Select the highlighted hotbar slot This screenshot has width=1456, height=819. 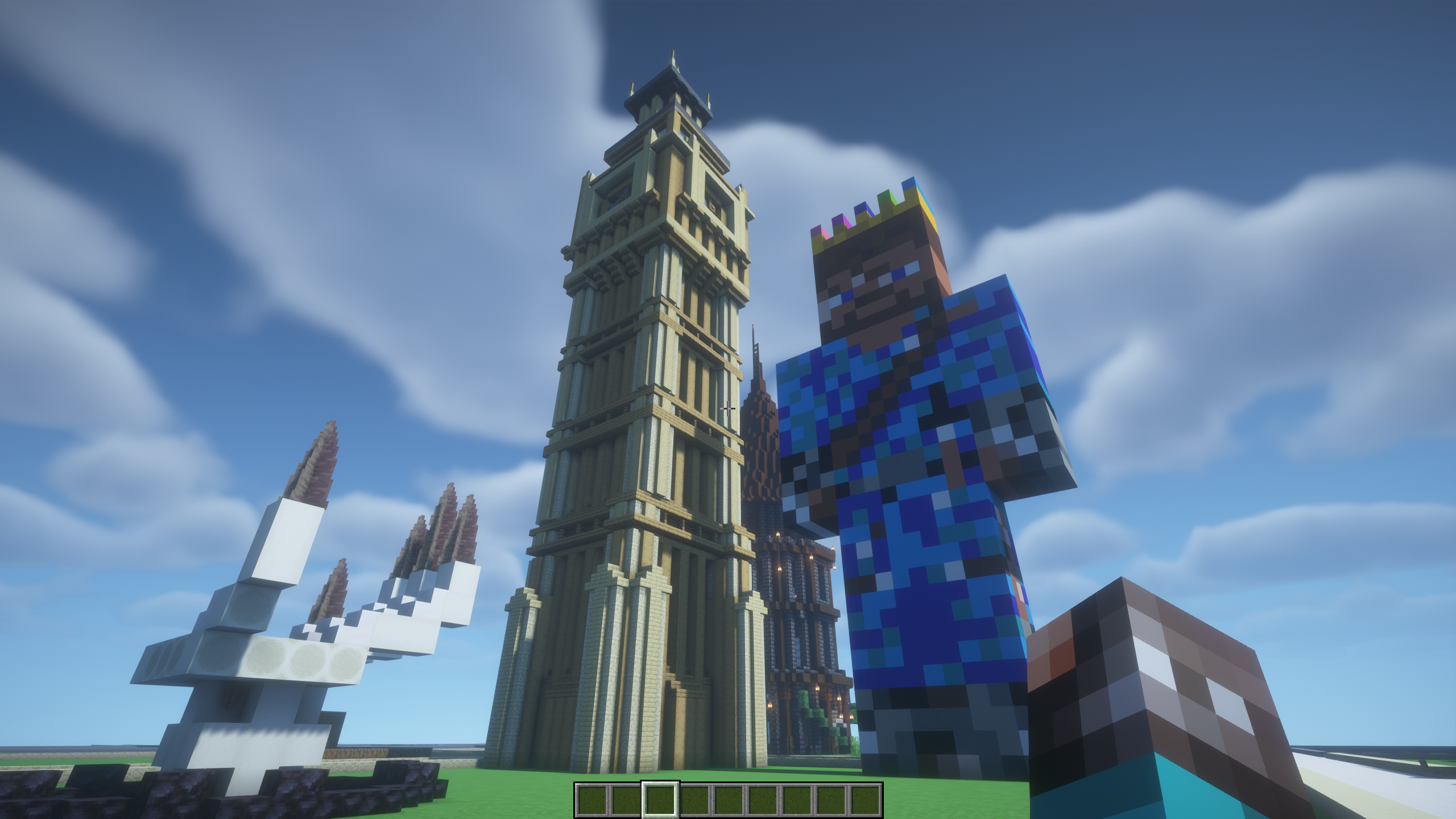660,799
